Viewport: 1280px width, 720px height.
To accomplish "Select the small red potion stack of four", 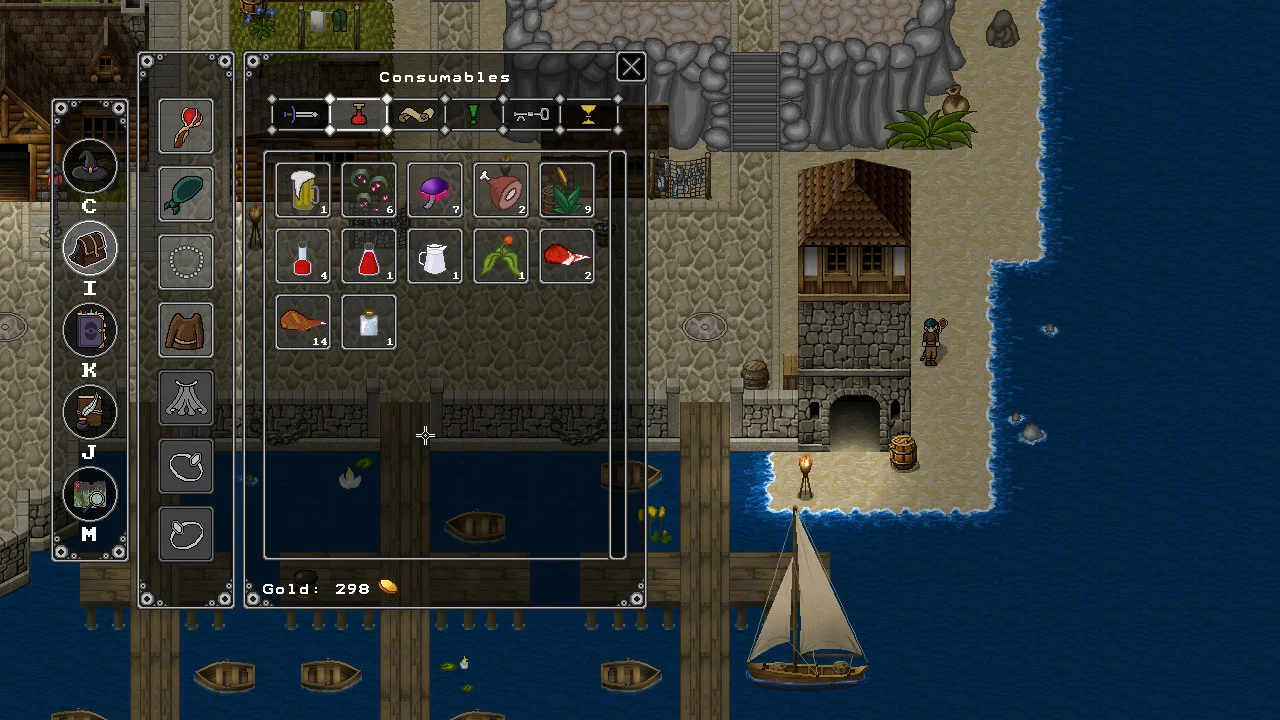I will click(303, 256).
